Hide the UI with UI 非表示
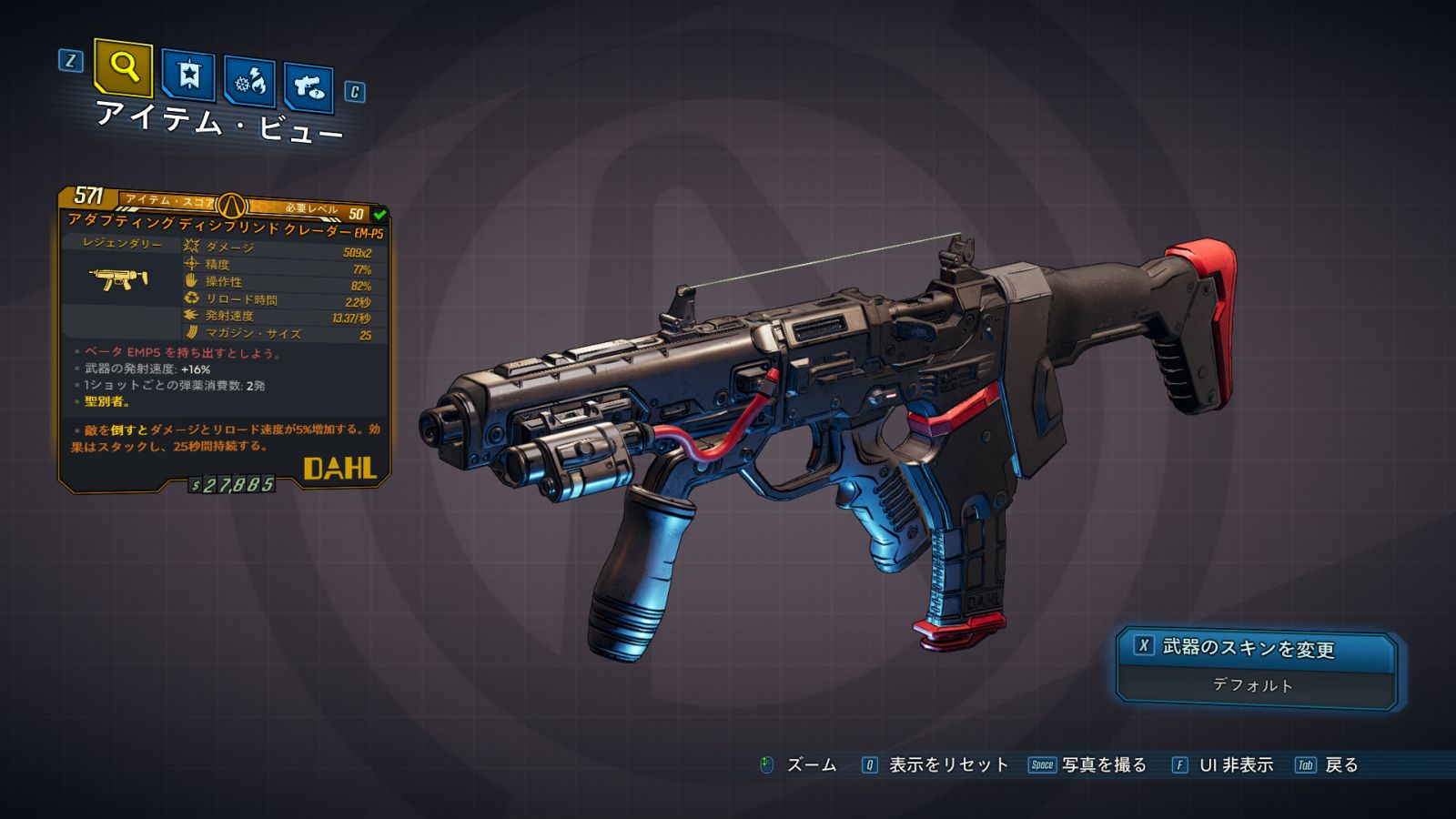The height and width of the screenshot is (819, 1456). pyautogui.click(x=1235, y=765)
